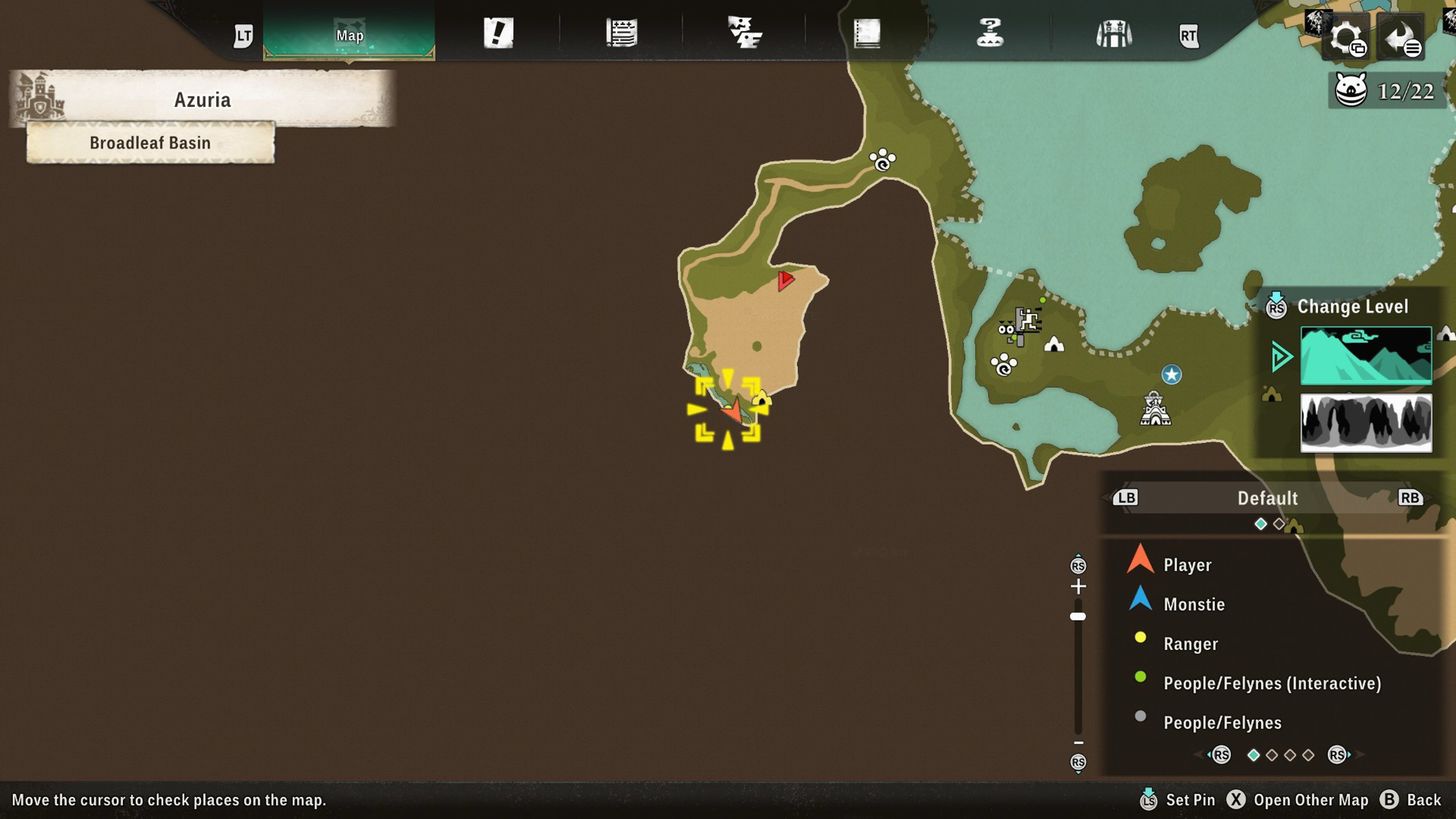Switch to the armor coat tab
Viewport: 1456px width, 819px height.
pyautogui.click(x=1113, y=34)
